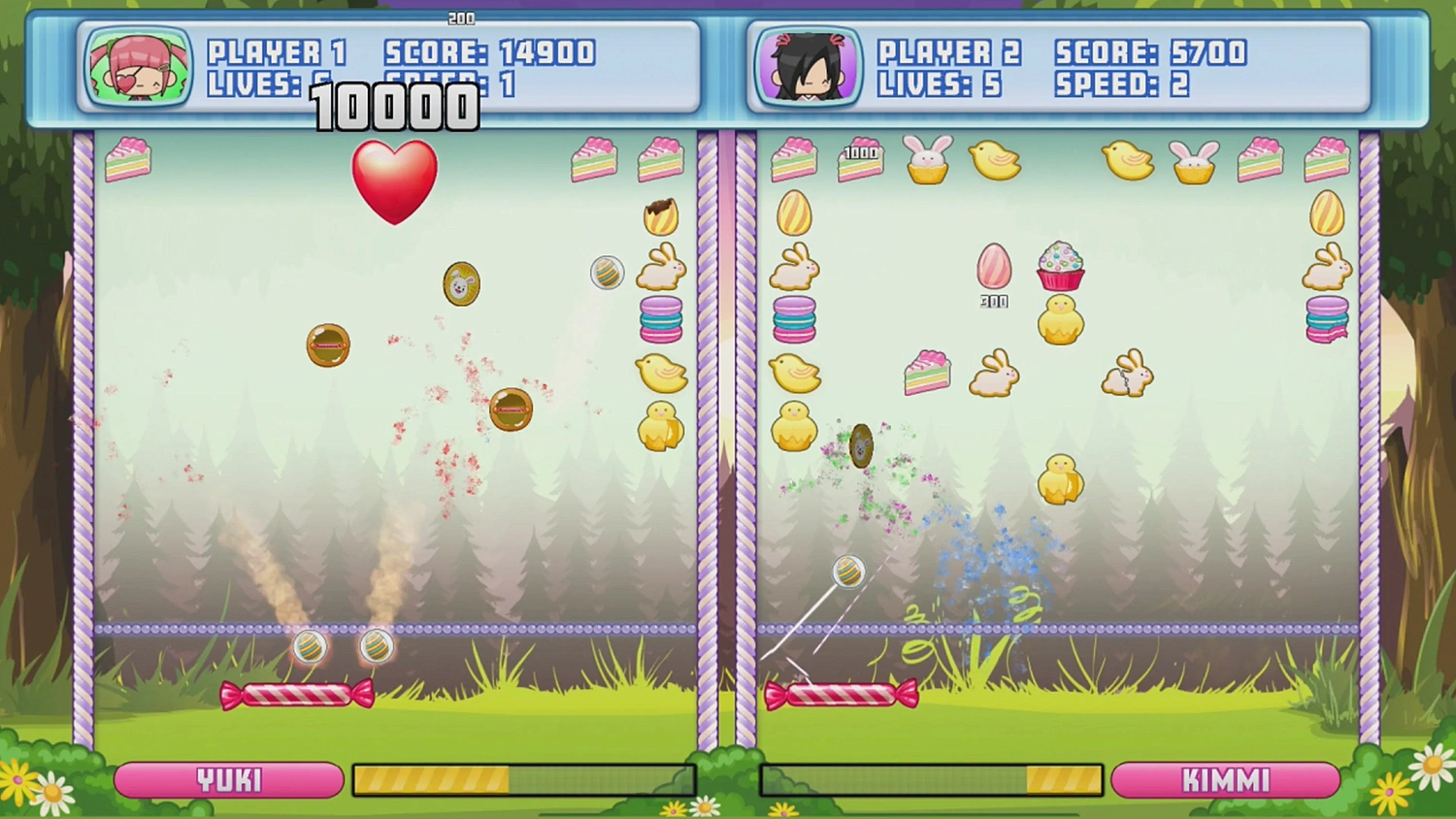Select the chocolate pudding brick below the cakes
This screenshot has width=1456, height=819.
[x=661, y=215]
